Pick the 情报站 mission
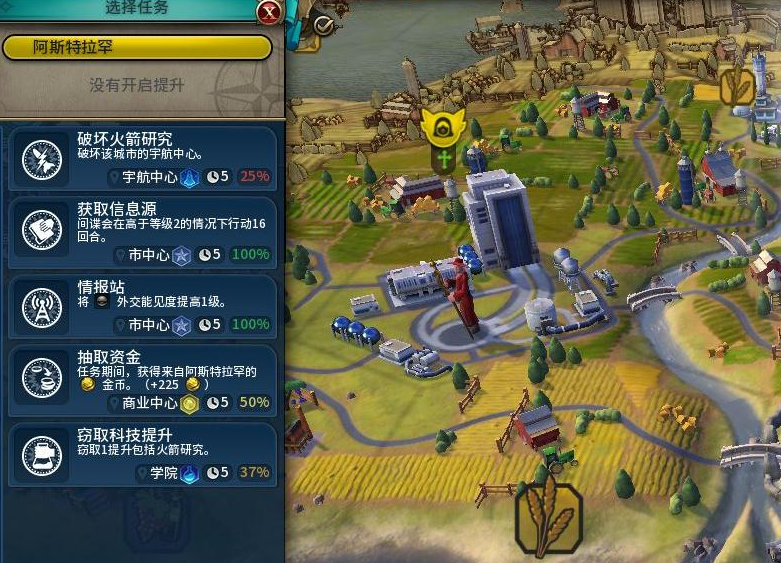781x563 pixels. 142,306
